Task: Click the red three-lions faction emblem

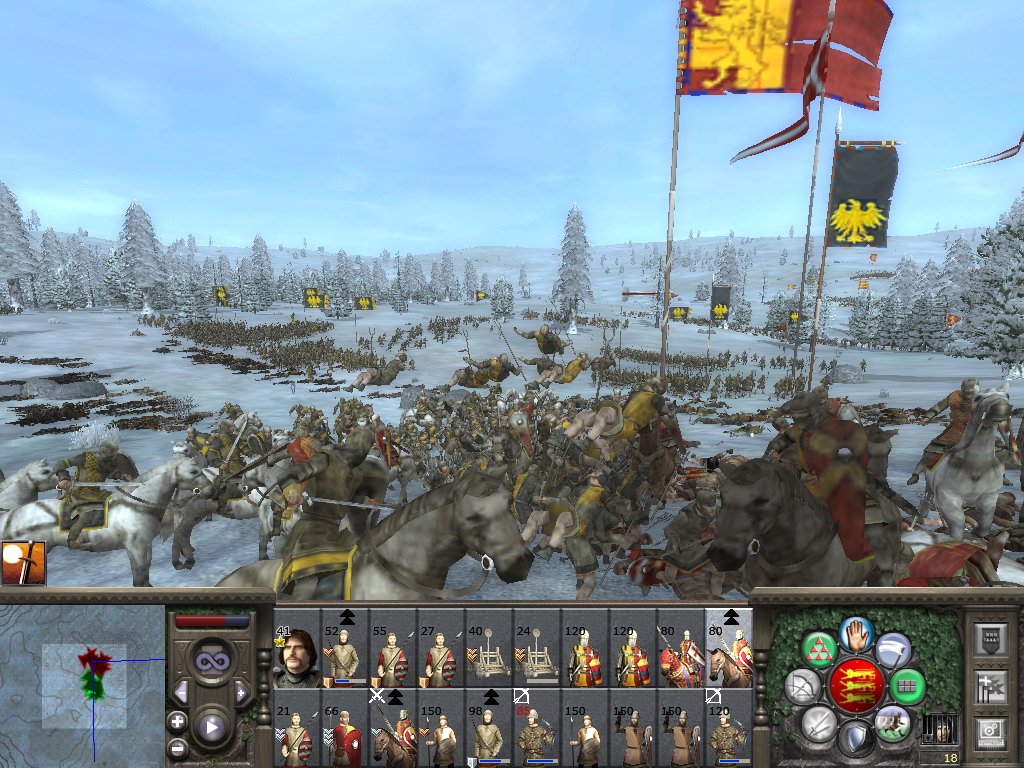Action: click(857, 686)
